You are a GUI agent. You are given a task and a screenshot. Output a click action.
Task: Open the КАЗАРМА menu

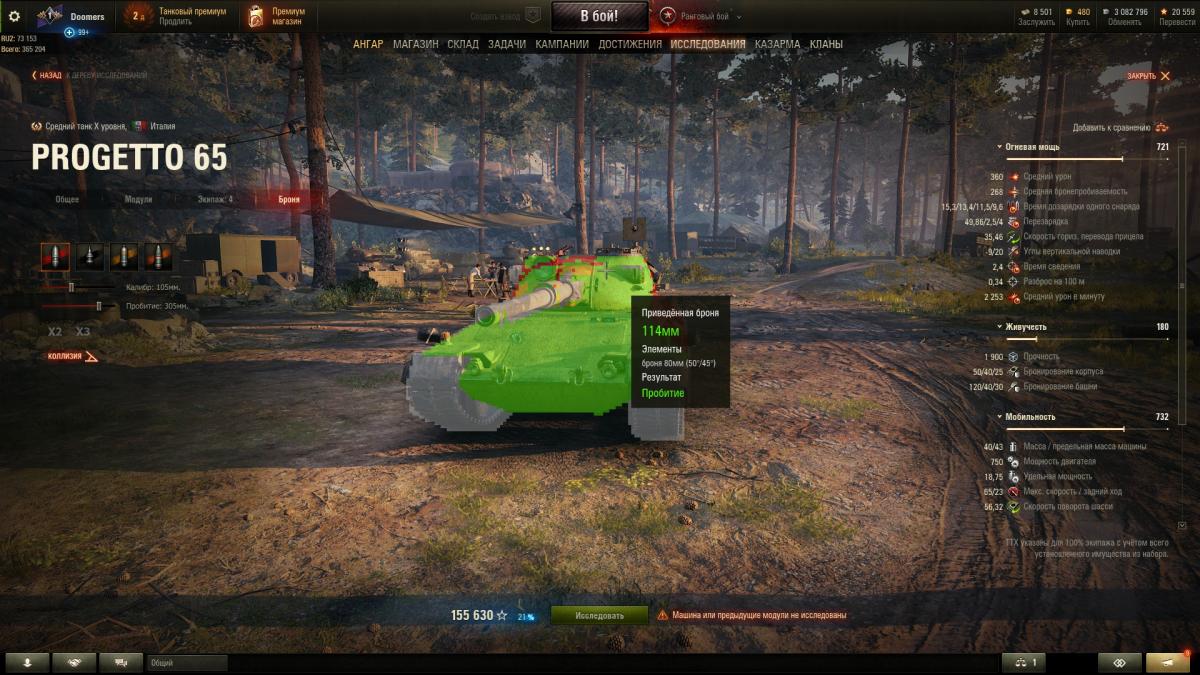click(777, 44)
